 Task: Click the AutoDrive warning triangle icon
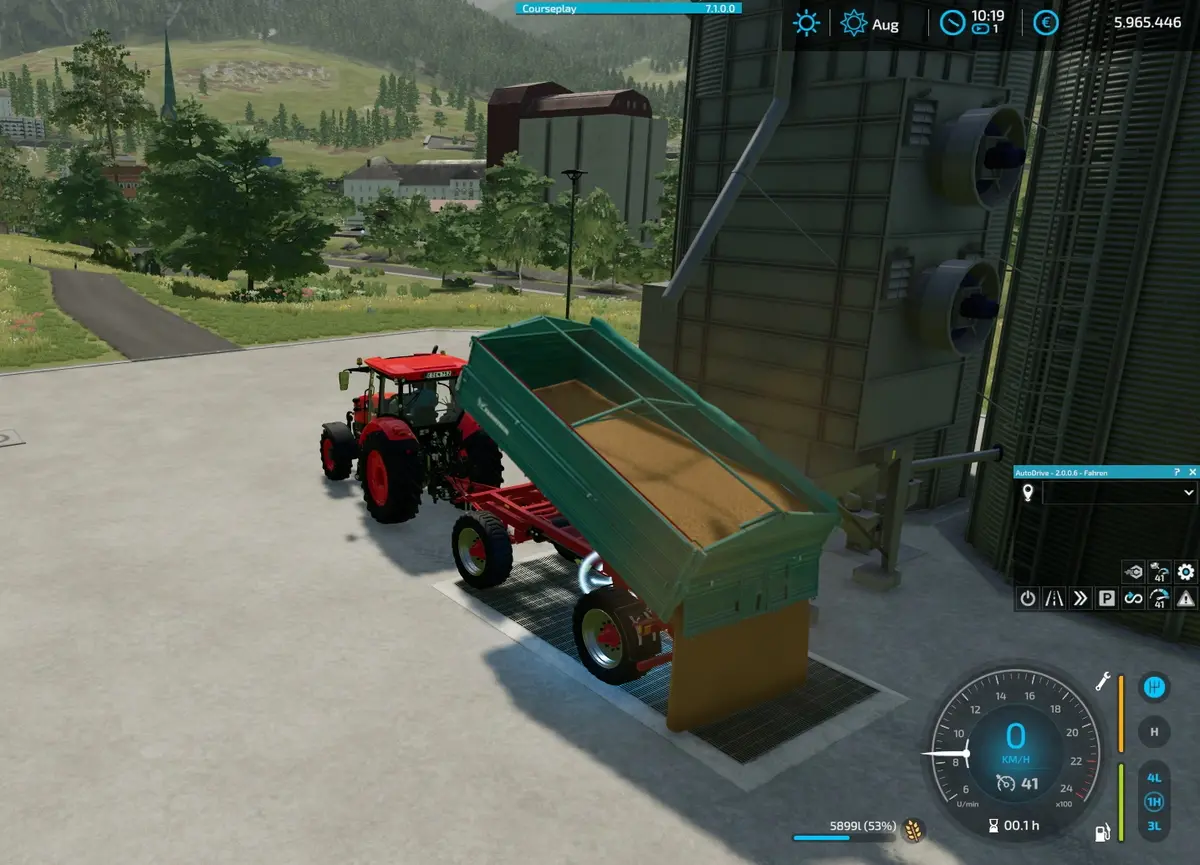(1186, 598)
